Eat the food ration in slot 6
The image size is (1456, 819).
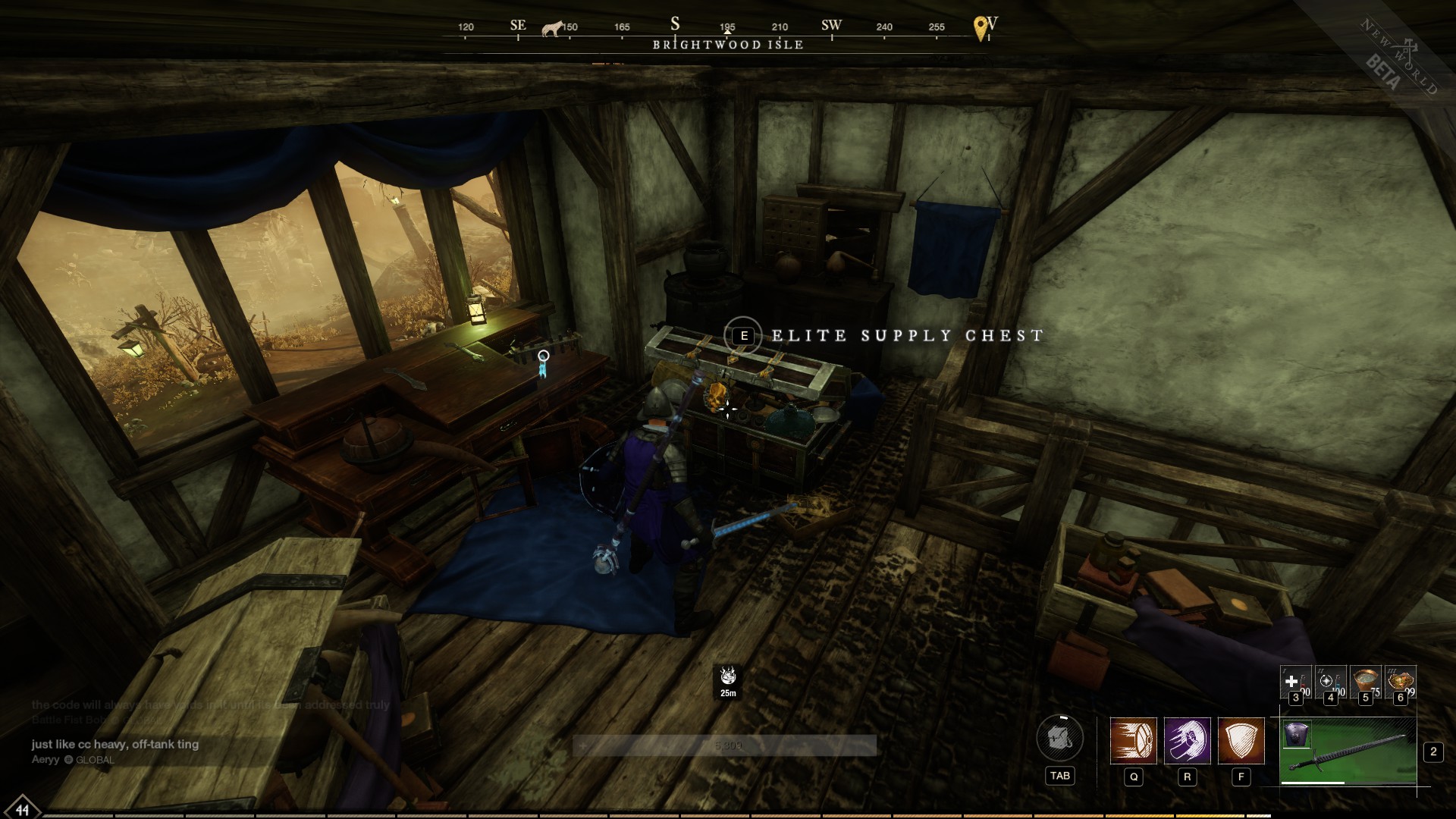1401,679
